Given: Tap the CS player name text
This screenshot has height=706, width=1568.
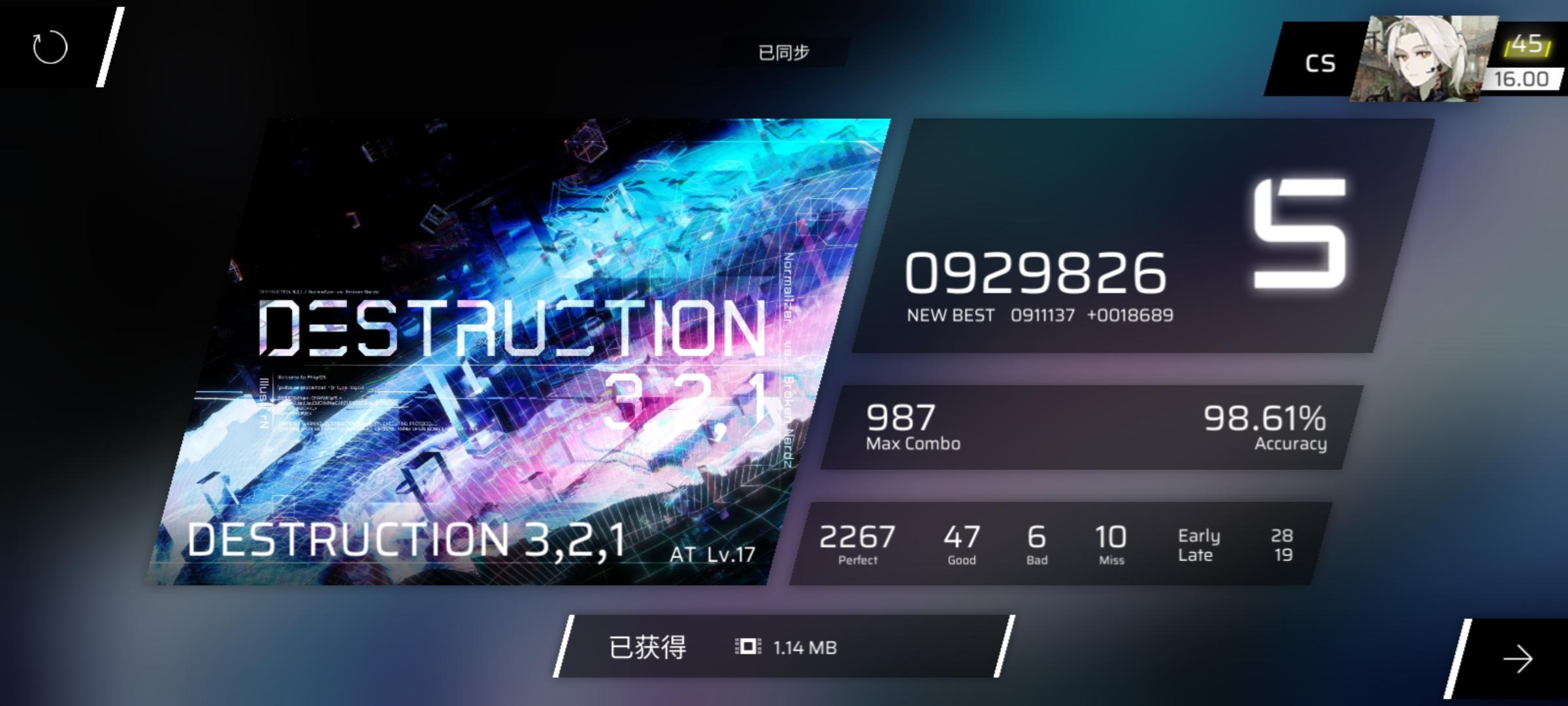Looking at the screenshot, I should pyautogui.click(x=1321, y=62).
